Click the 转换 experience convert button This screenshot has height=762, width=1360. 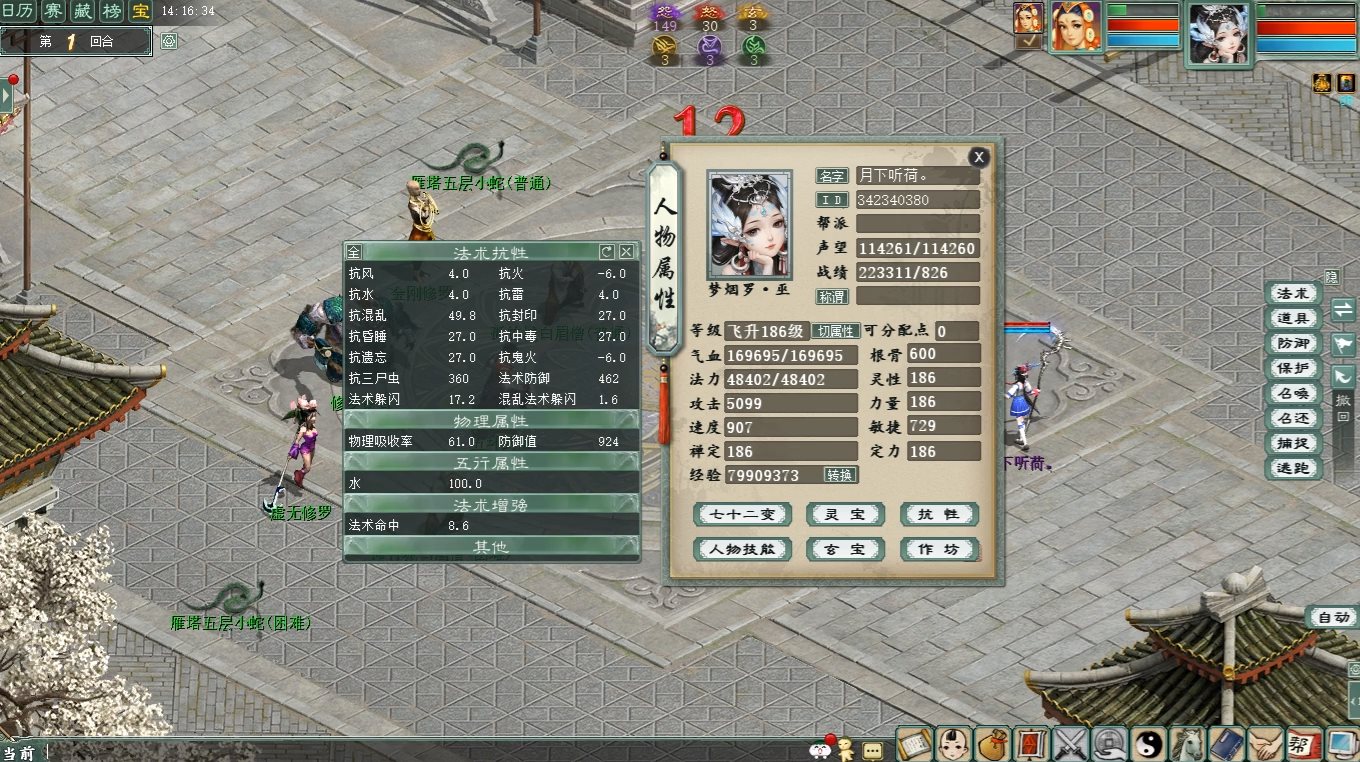(840, 475)
